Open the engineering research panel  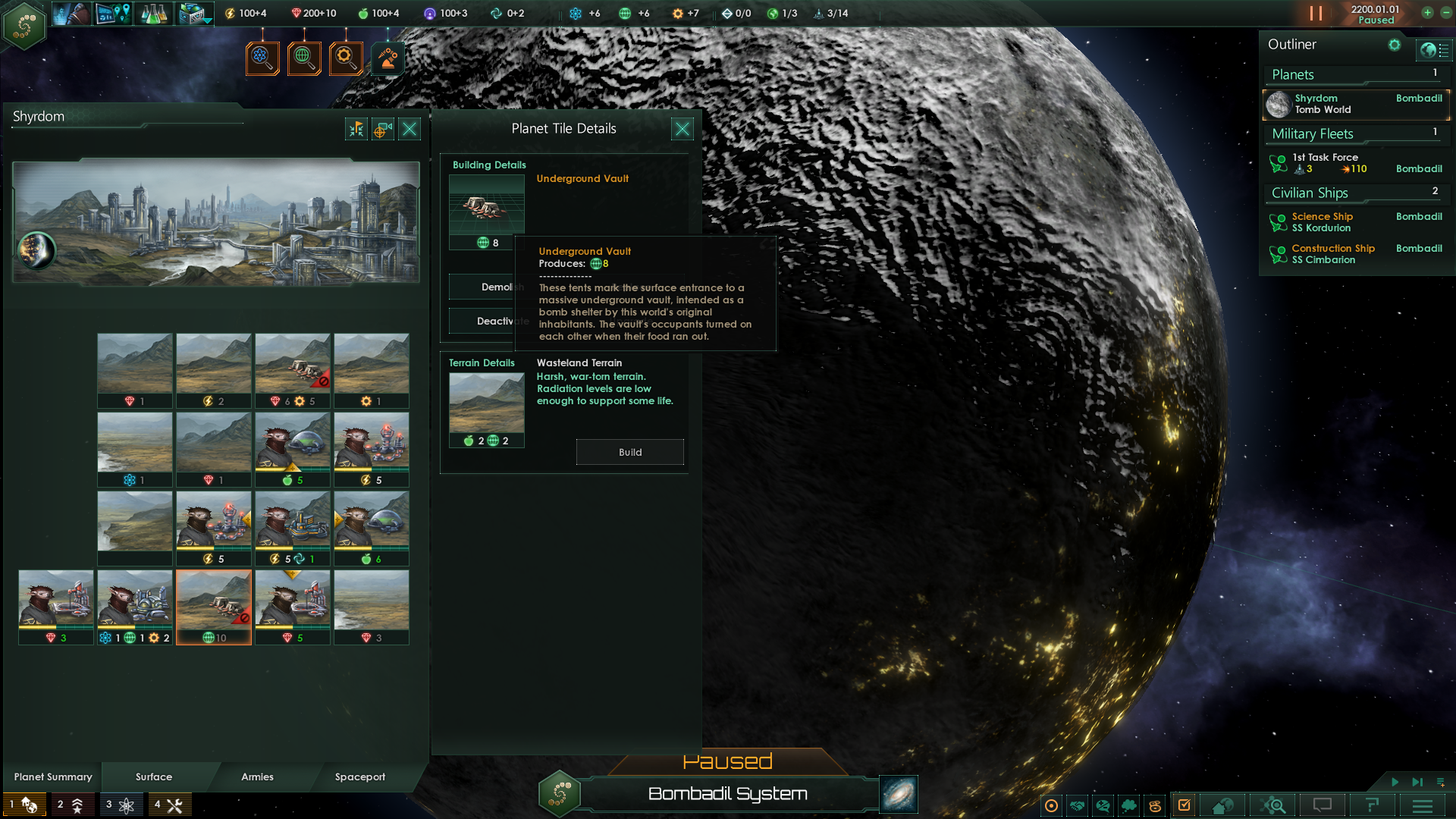(347, 58)
